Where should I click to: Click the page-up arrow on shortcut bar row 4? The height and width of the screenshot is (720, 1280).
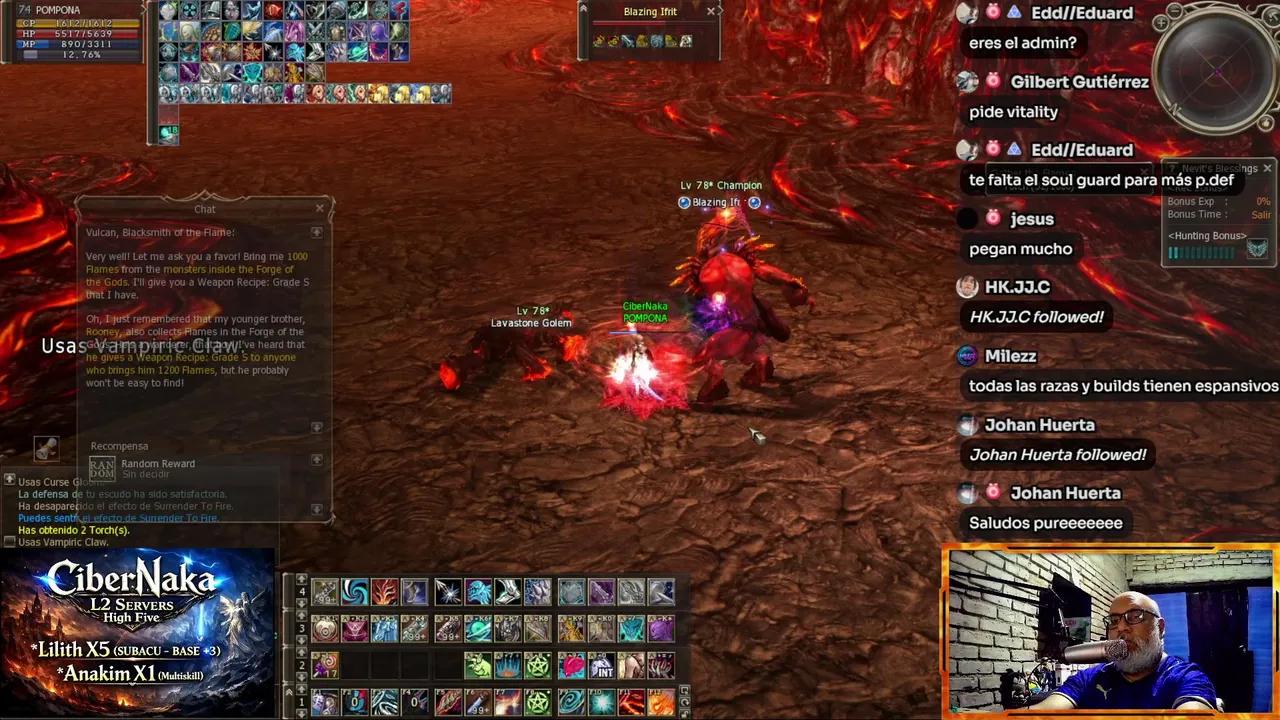pos(301,581)
